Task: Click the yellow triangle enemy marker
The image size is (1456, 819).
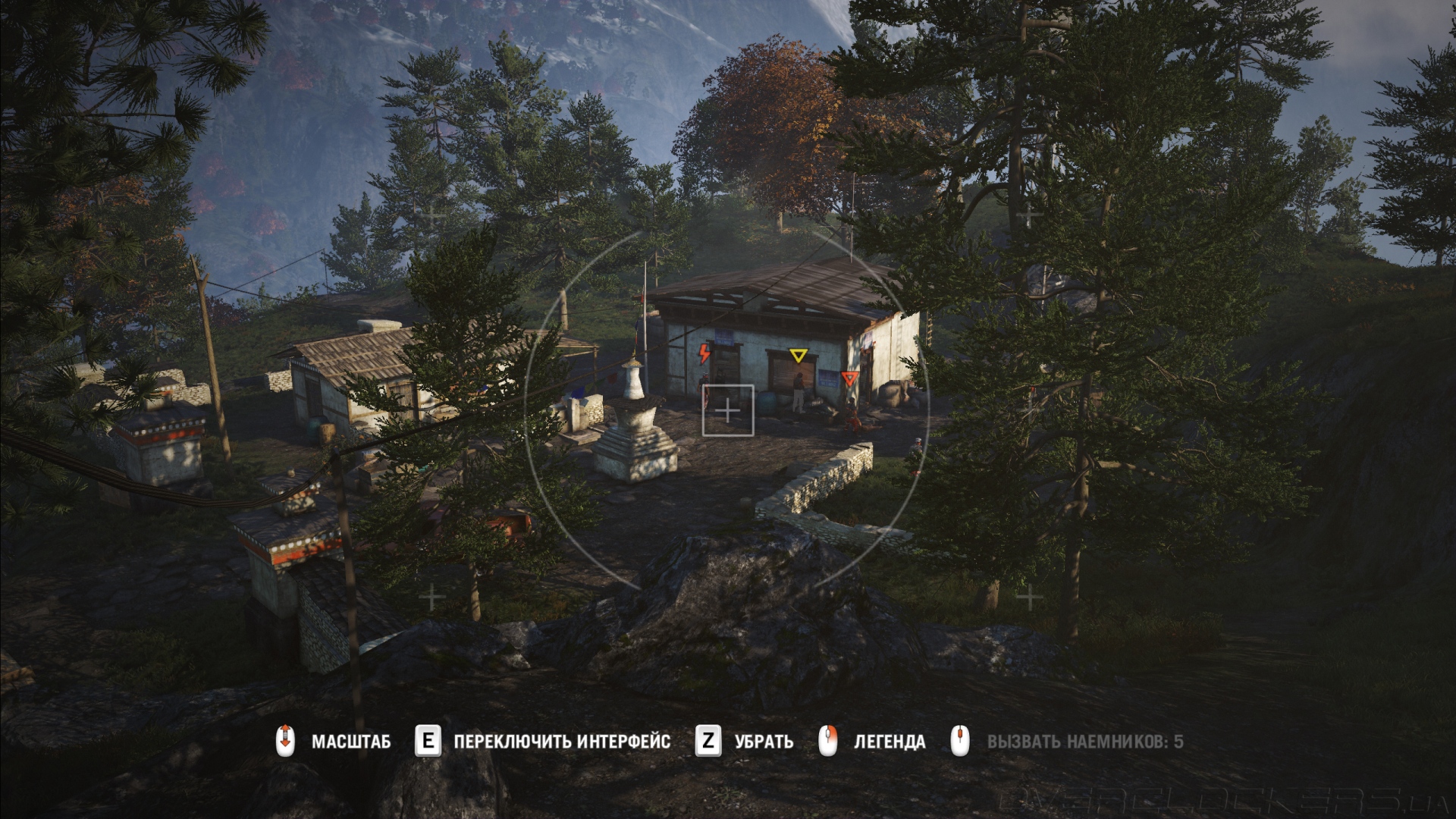Action: (x=797, y=356)
